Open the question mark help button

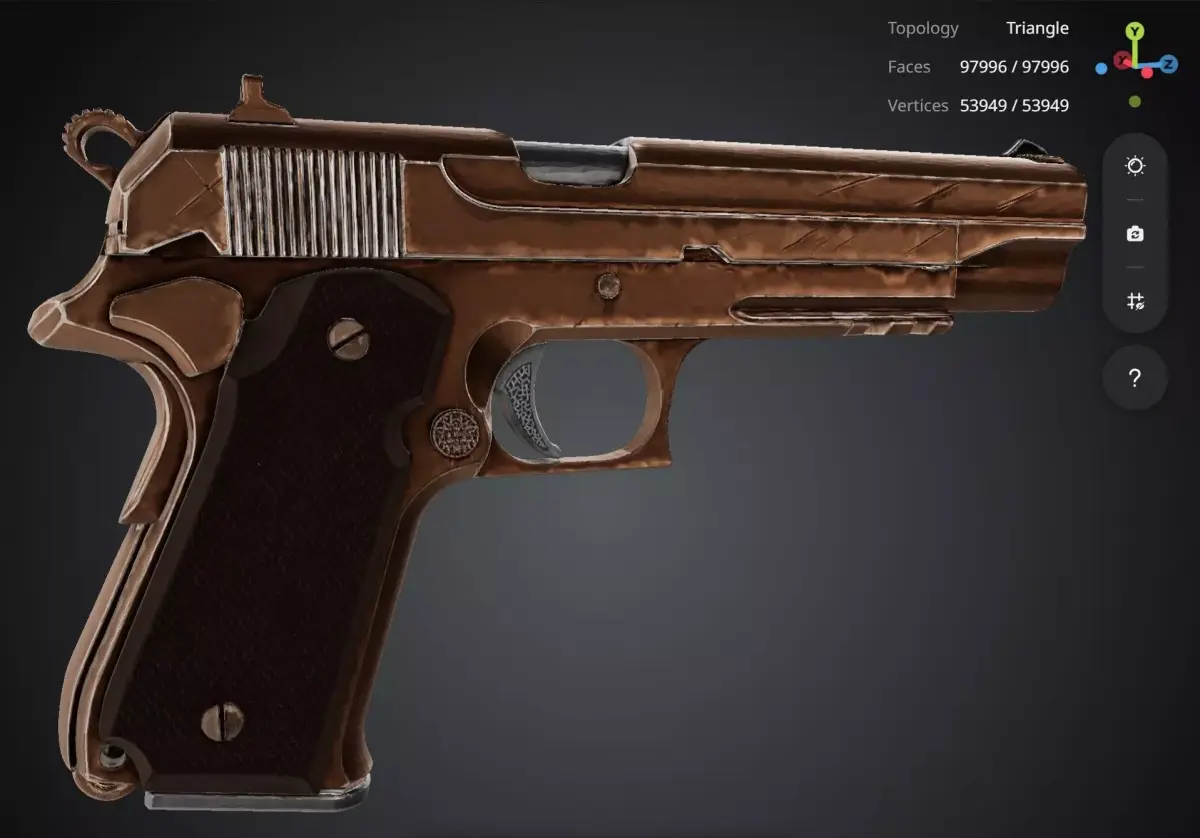point(1135,378)
